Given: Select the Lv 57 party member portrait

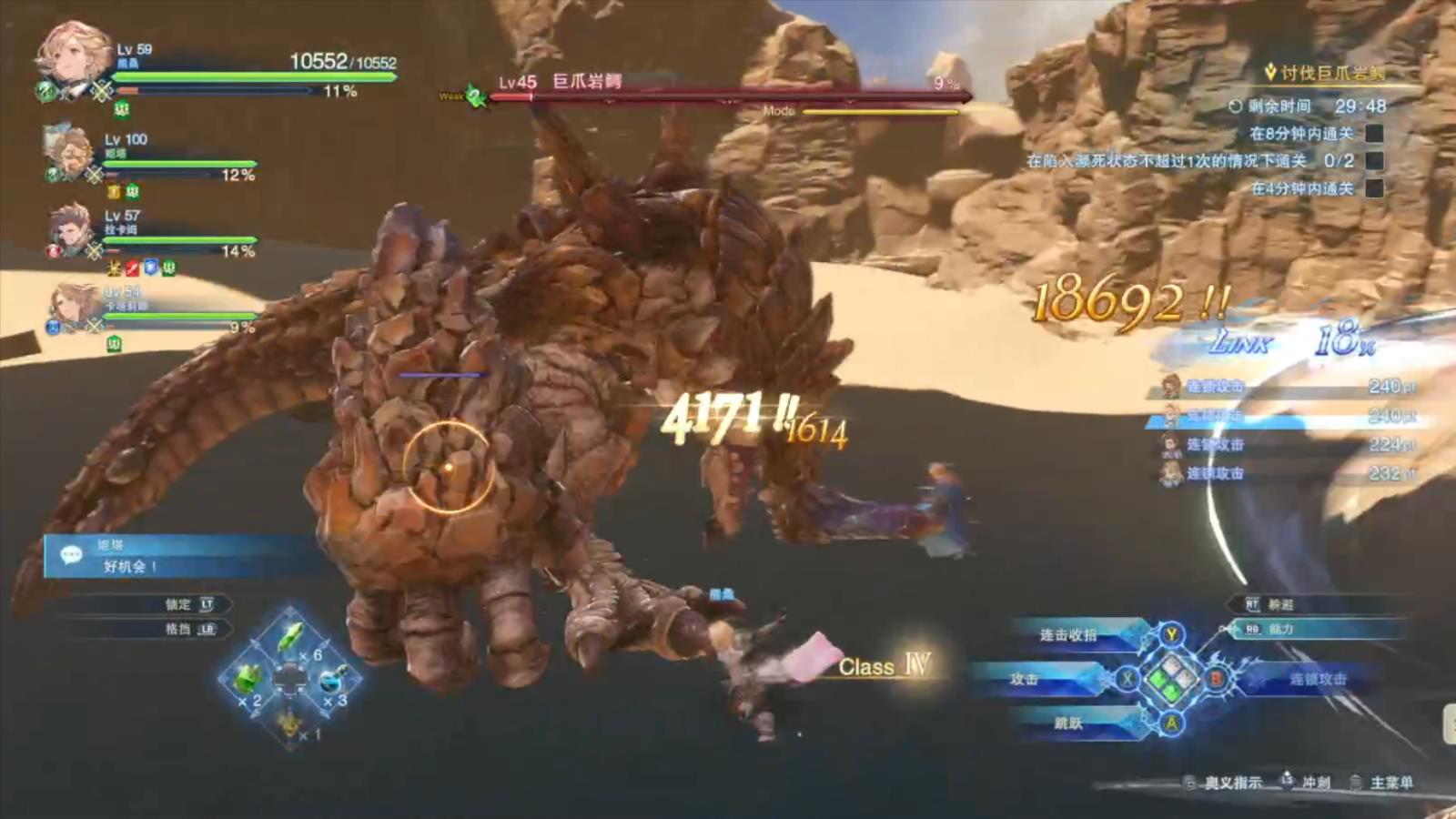Looking at the screenshot, I should 69,228.
